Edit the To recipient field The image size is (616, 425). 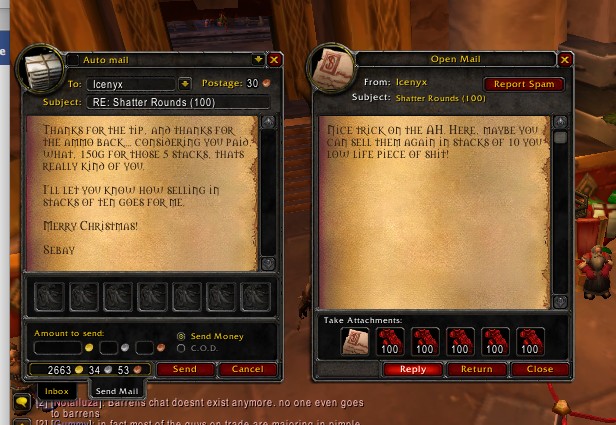(x=131, y=84)
